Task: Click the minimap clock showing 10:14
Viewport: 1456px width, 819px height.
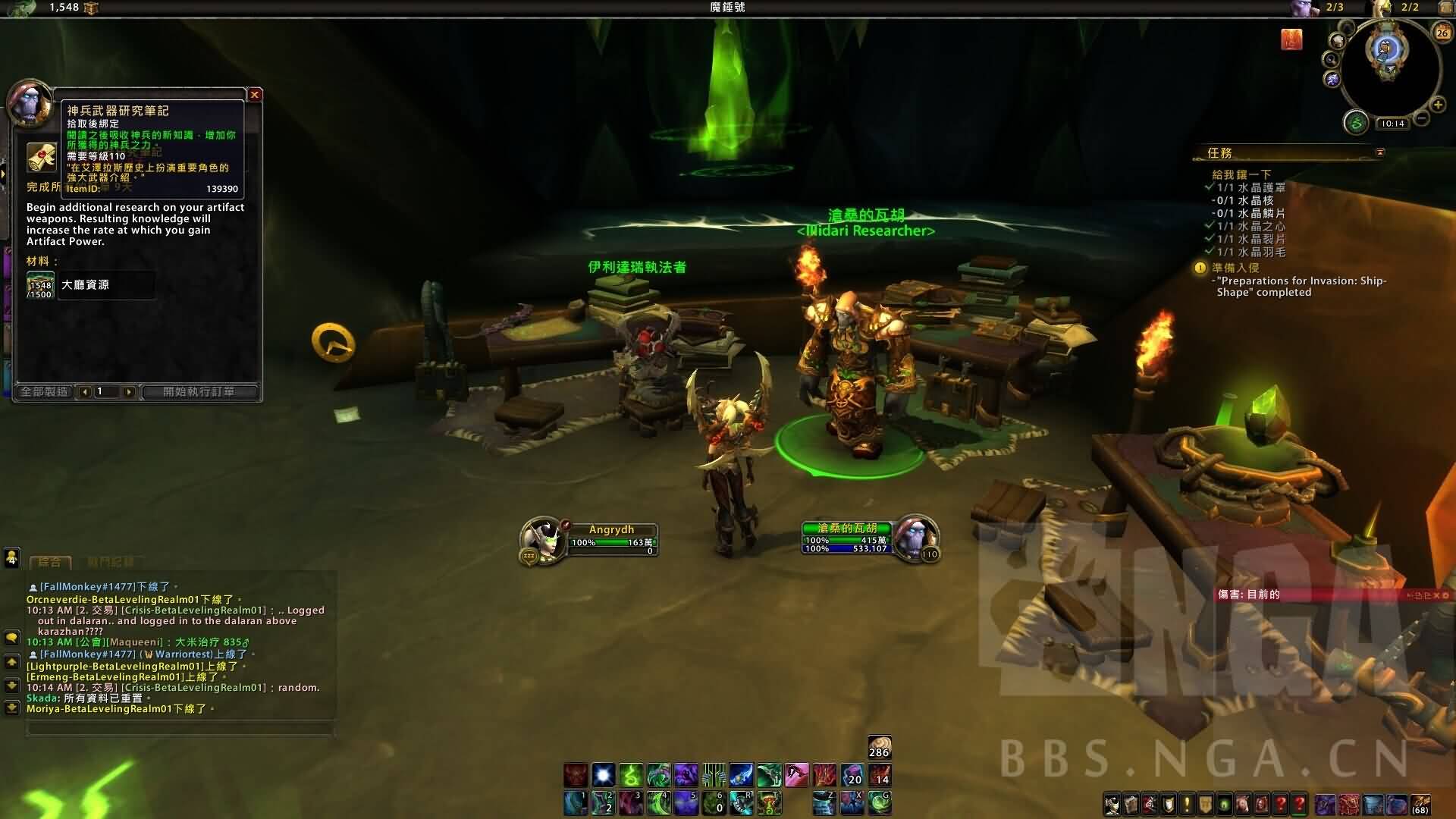Action: click(x=1392, y=124)
